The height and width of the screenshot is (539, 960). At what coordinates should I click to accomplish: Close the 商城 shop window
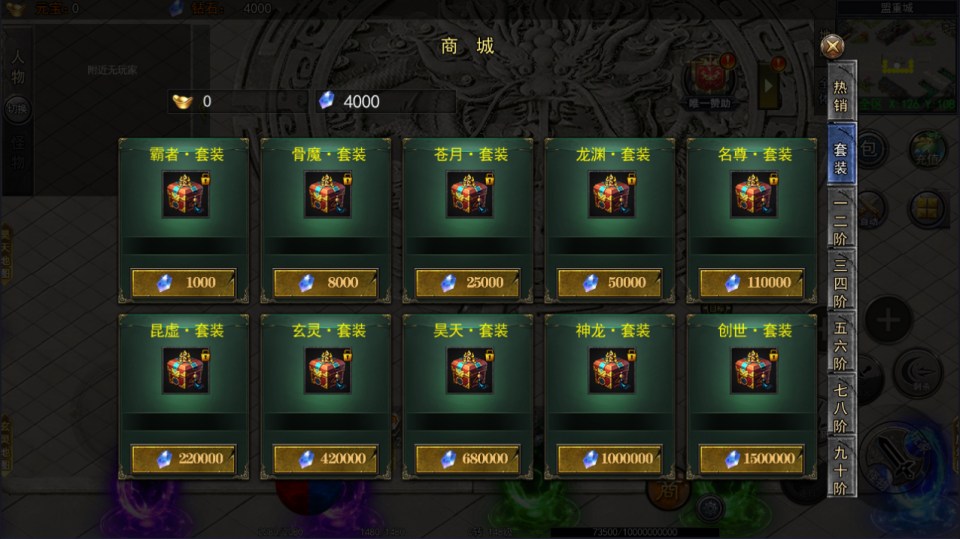point(831,46)
